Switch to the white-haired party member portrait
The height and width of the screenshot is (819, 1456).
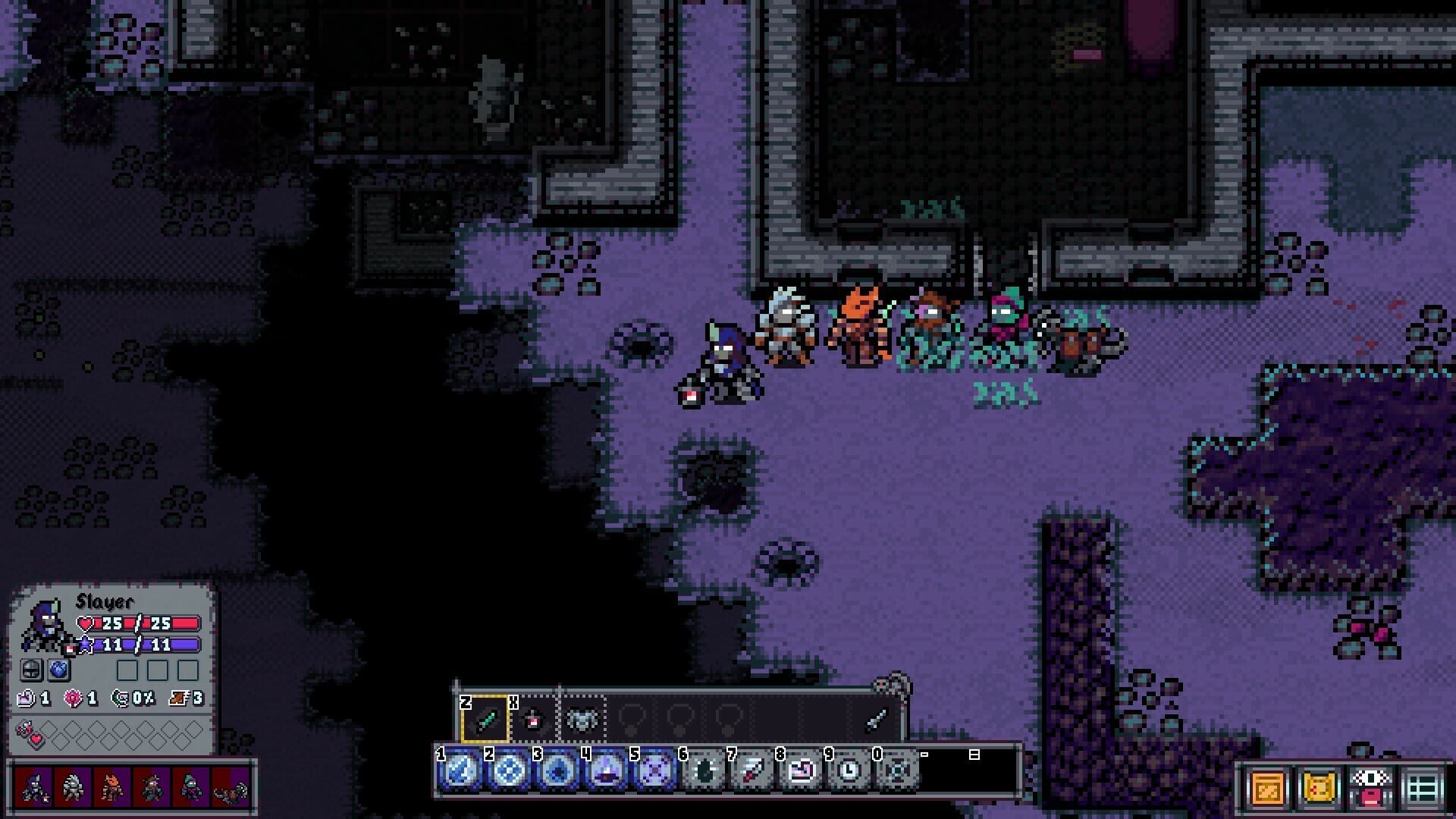pos(73,787)
